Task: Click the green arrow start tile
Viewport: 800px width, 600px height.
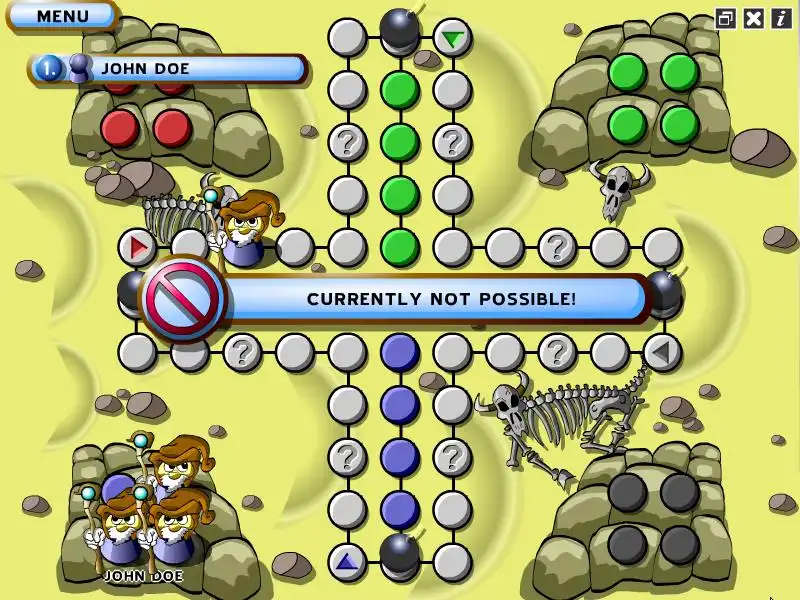Action: [x=453, y=39]
